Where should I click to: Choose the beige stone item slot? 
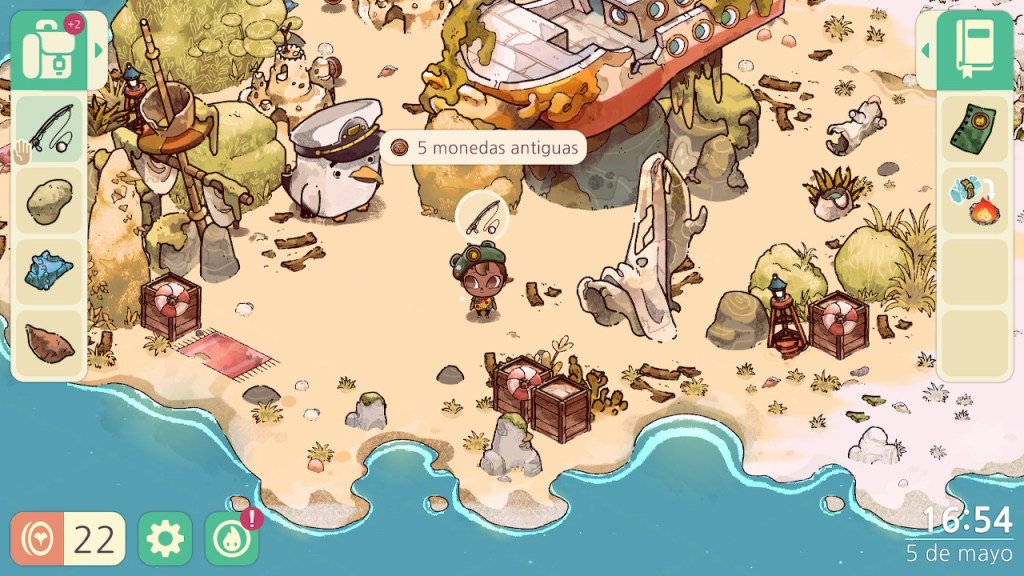[x=49, y=200]
